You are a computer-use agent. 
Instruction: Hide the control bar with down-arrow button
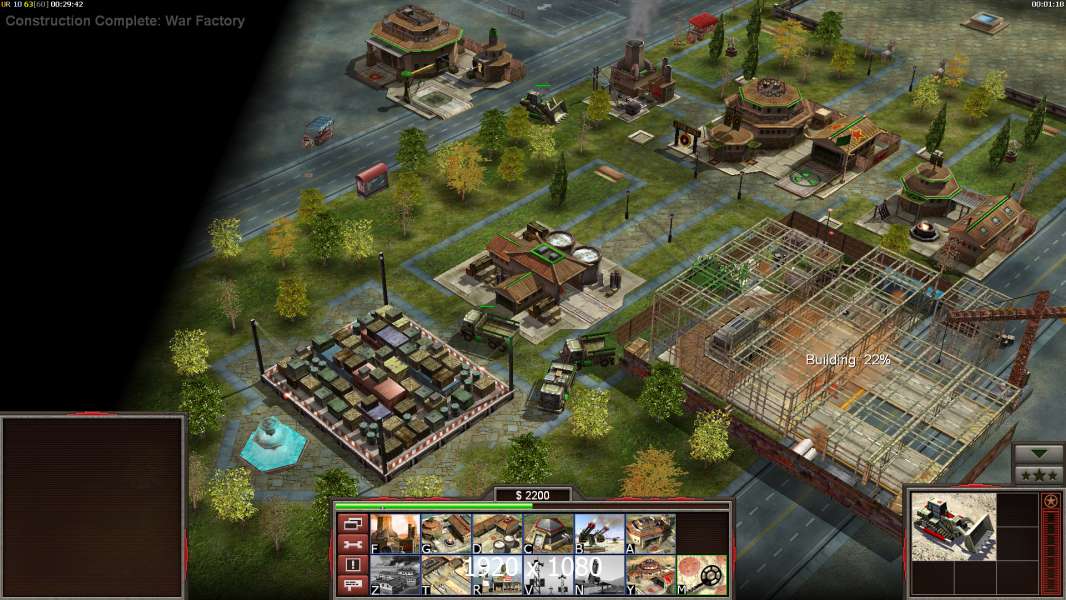coord(1038,455)
